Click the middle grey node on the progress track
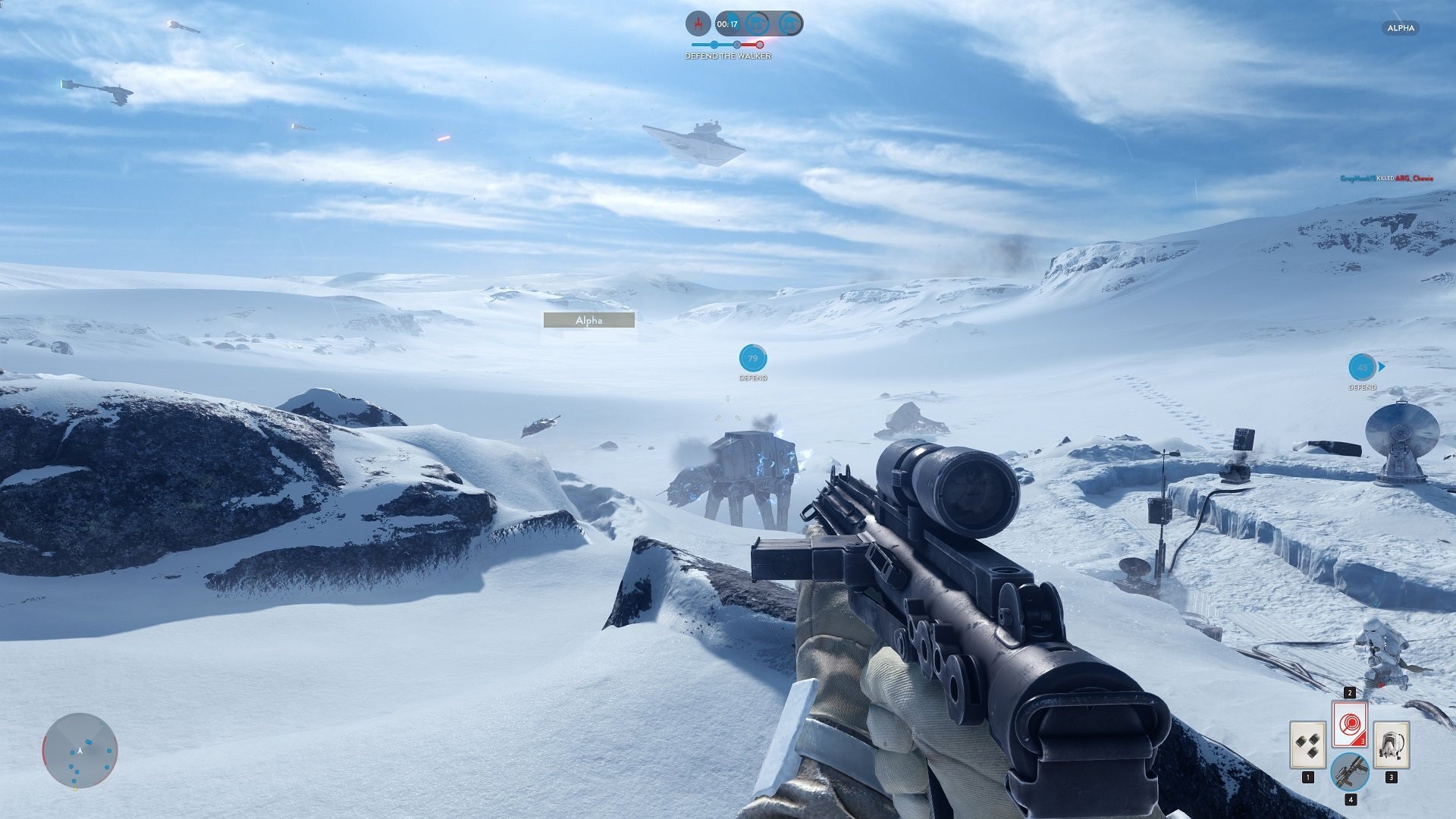This screenshot has height=819, width=1456. (736, 45)
